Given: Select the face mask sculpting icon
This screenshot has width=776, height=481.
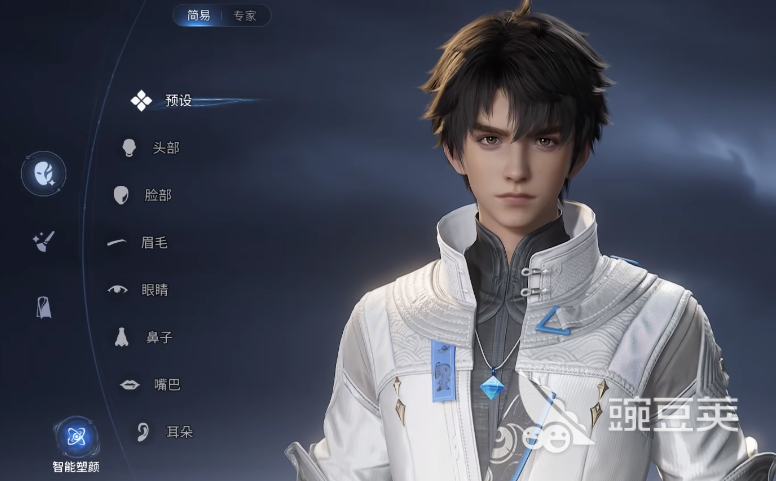Looking at the screenshot, I should [x=44, y=174].
